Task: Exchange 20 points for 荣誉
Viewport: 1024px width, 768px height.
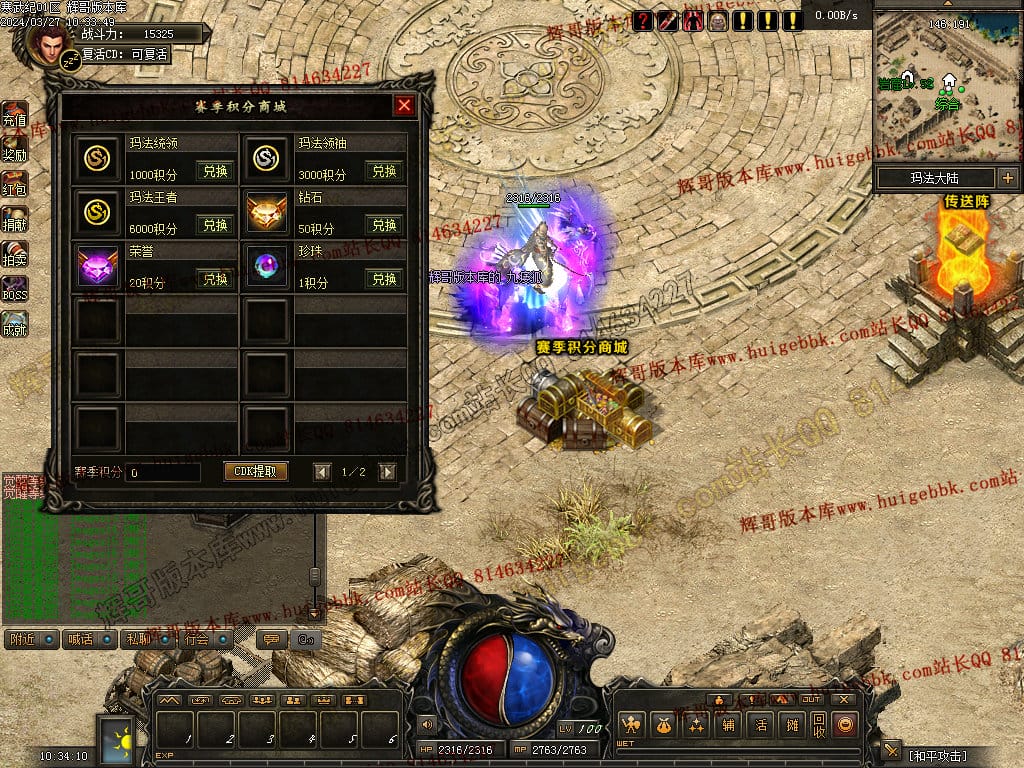Action: click(216, 279)
